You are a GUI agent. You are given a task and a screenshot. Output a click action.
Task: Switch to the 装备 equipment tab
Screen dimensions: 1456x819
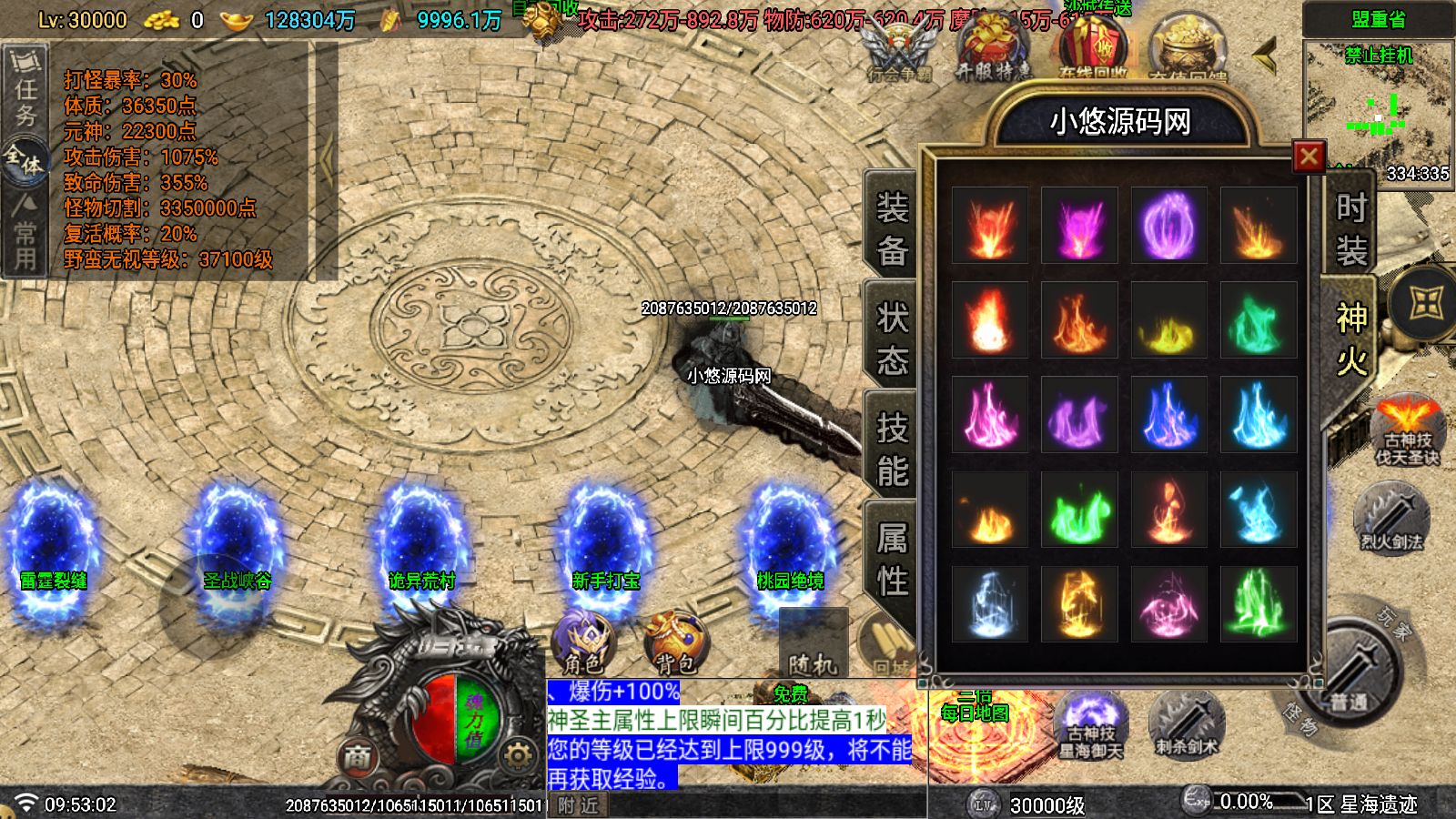tap(891, 228)
